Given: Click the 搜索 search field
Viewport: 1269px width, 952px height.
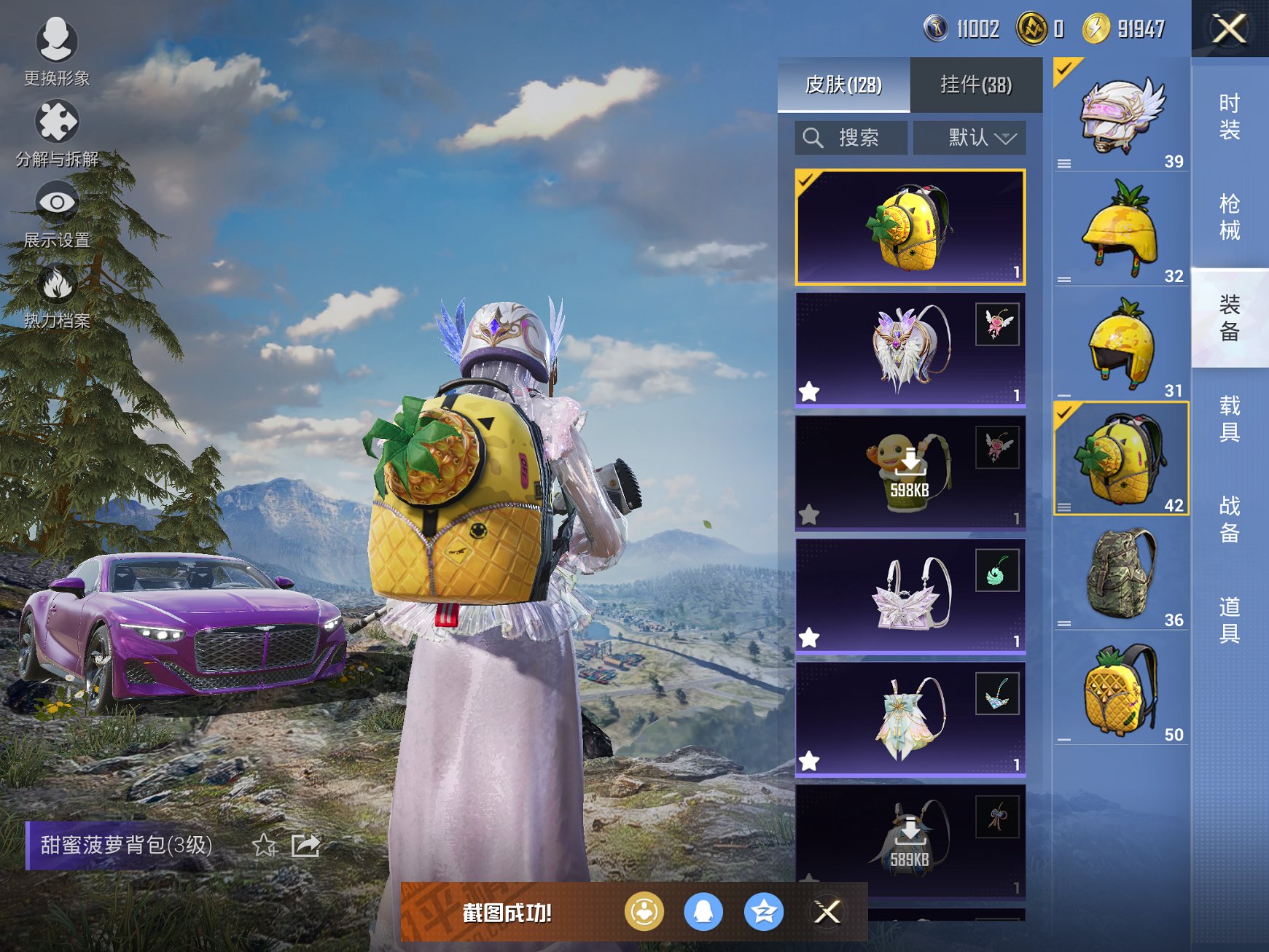Looking at the screenshot, I should [851, 138].
